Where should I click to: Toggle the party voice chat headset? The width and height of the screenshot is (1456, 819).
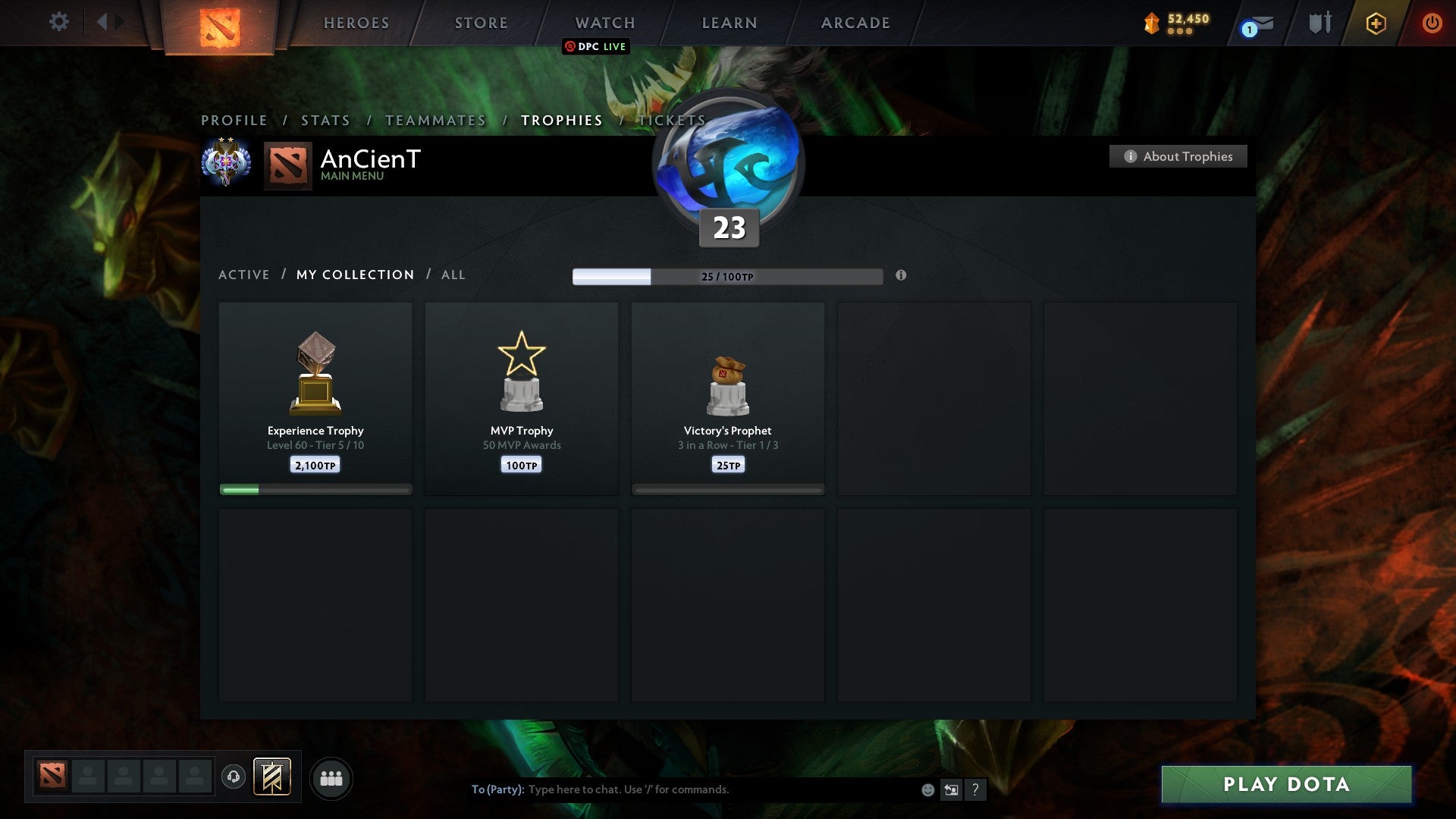pos(234,775)
